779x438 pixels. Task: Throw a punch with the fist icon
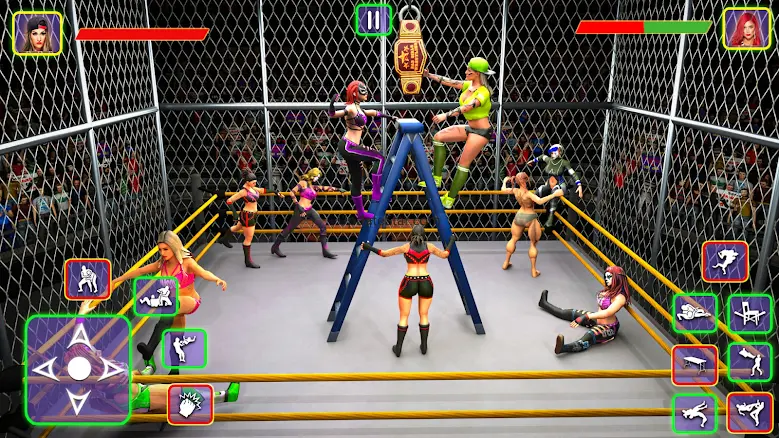tap(190, 404)
